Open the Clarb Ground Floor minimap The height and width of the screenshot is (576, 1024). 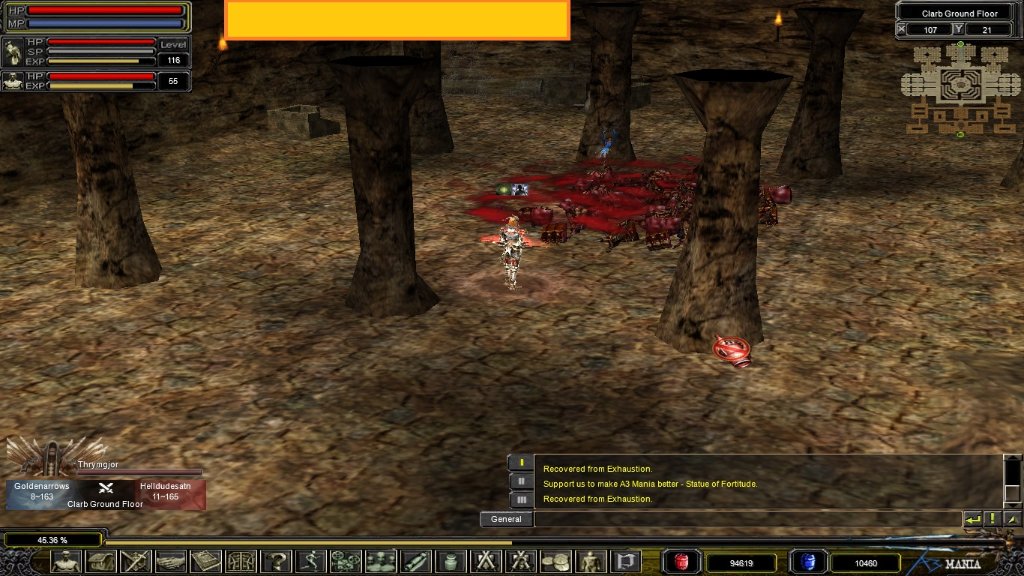pos(958,88)
